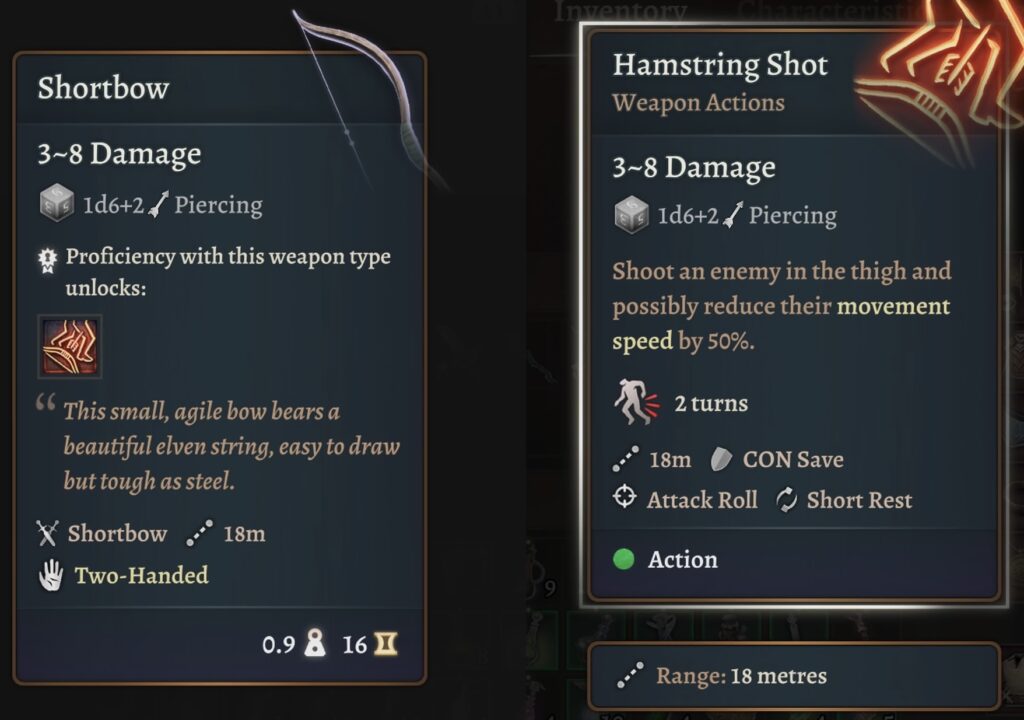Switch to the Inventory tab

coord(620,12)
